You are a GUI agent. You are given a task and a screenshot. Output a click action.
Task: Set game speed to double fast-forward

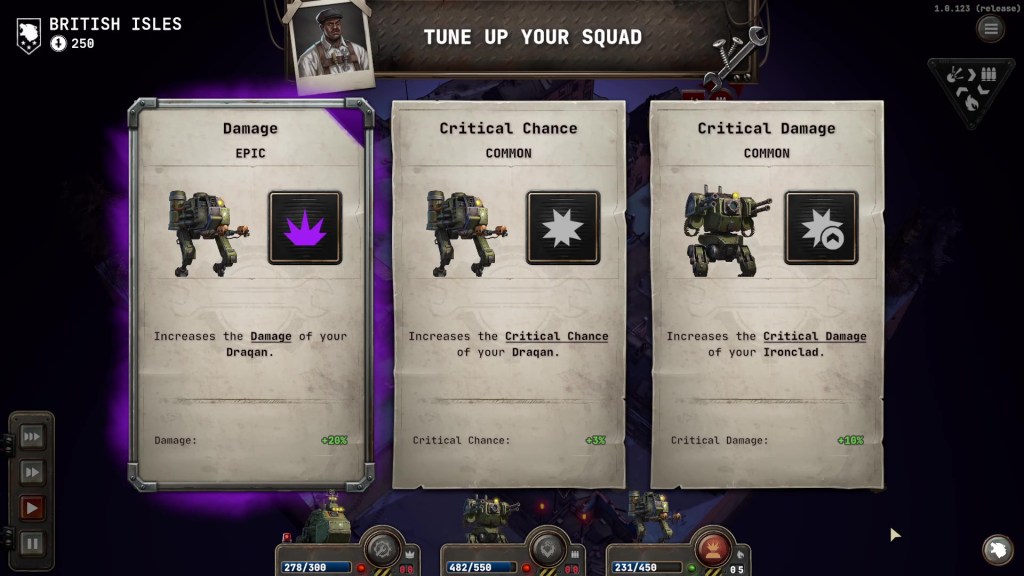coord(32,472)
